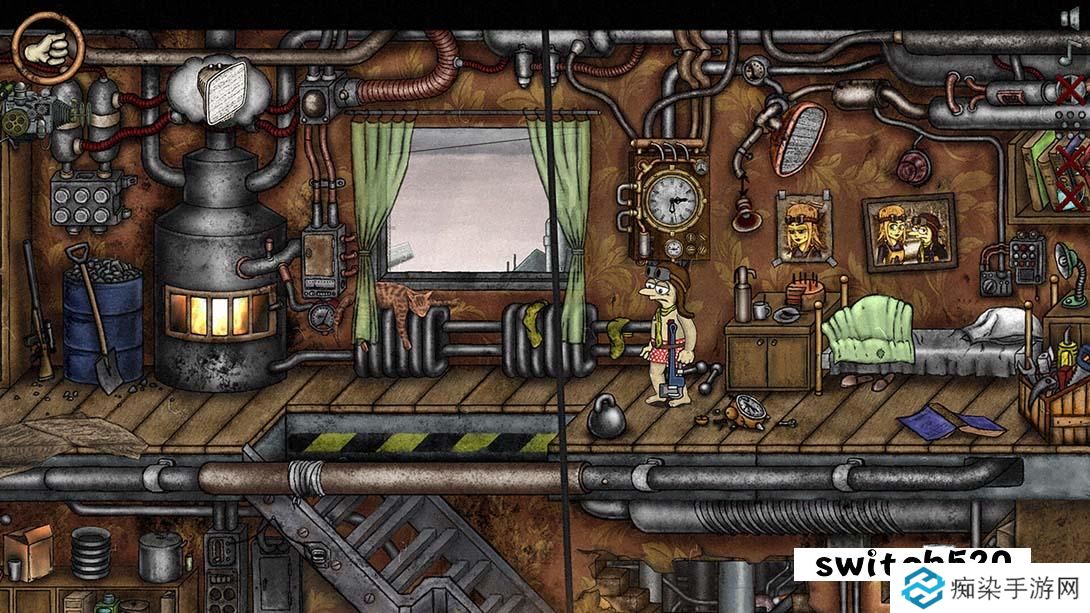Toggle the speaker sound icon
The image size is (1090, 613).
(1070, 17)
